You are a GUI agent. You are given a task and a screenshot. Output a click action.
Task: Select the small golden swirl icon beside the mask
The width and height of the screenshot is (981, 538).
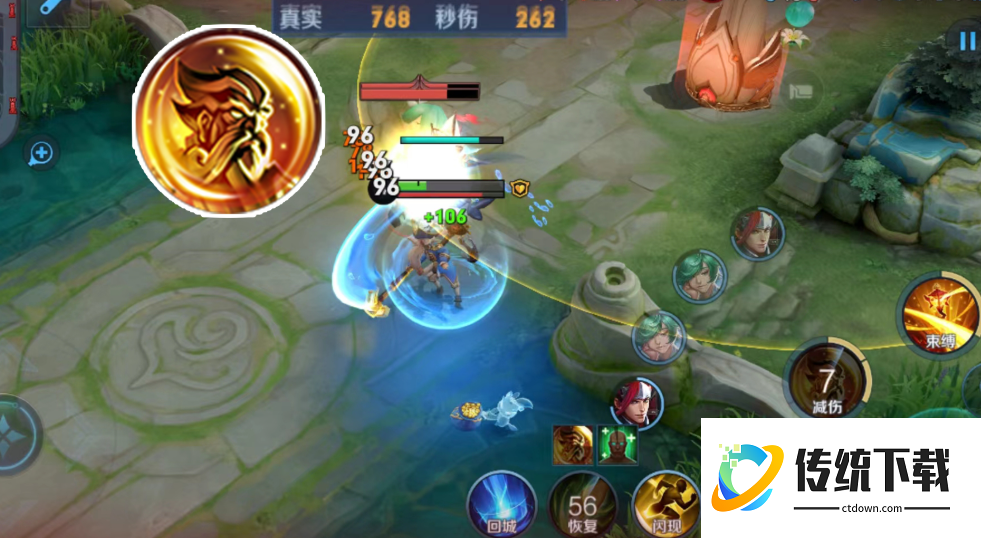[x=573, y=444]
